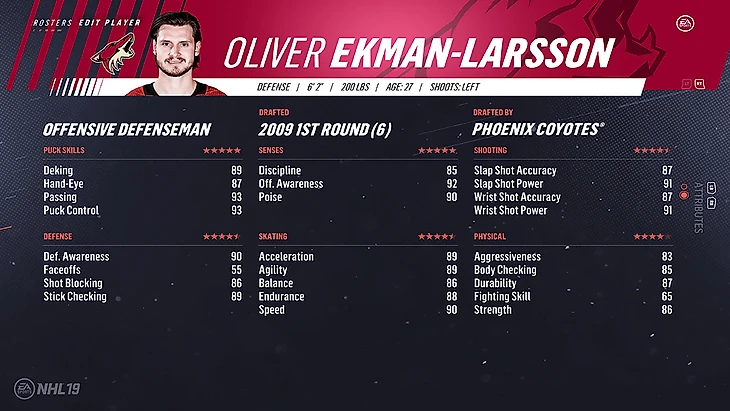Select the Slap Shot Power row

click(572, 184)
